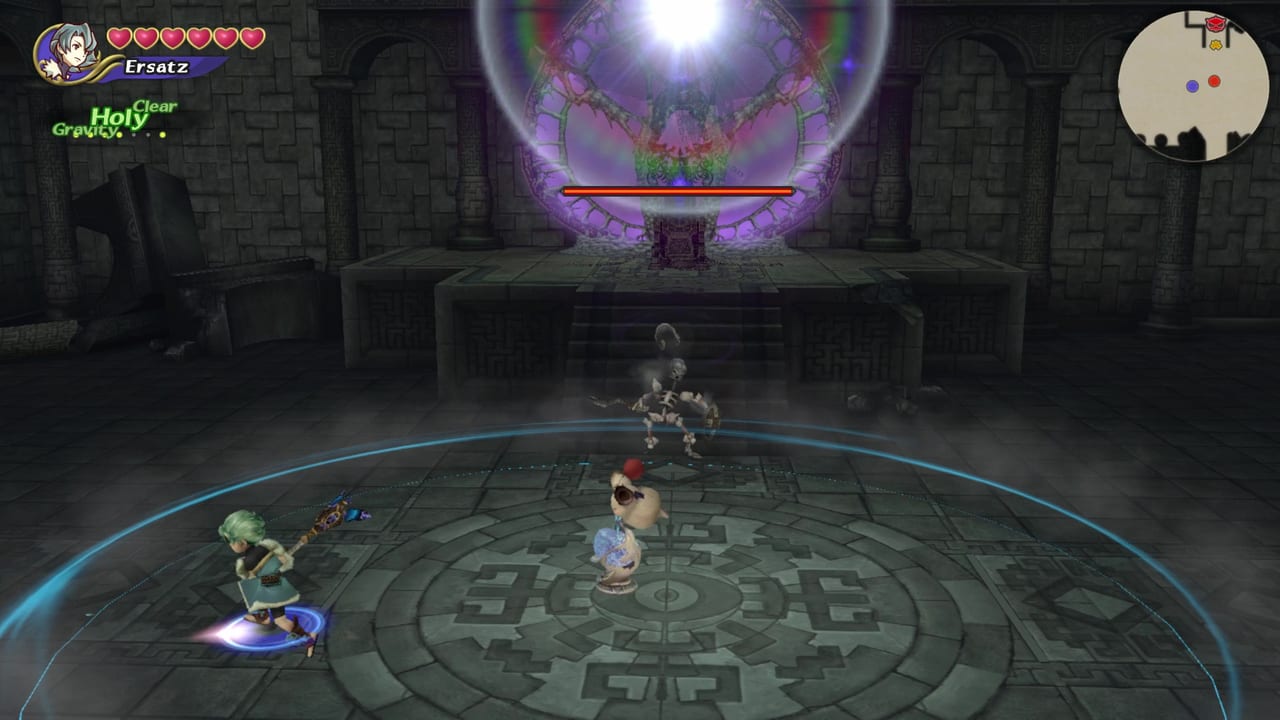1280x720 pixels.
Task: Choose the Gravity spell entry
Action: [85, 129]
